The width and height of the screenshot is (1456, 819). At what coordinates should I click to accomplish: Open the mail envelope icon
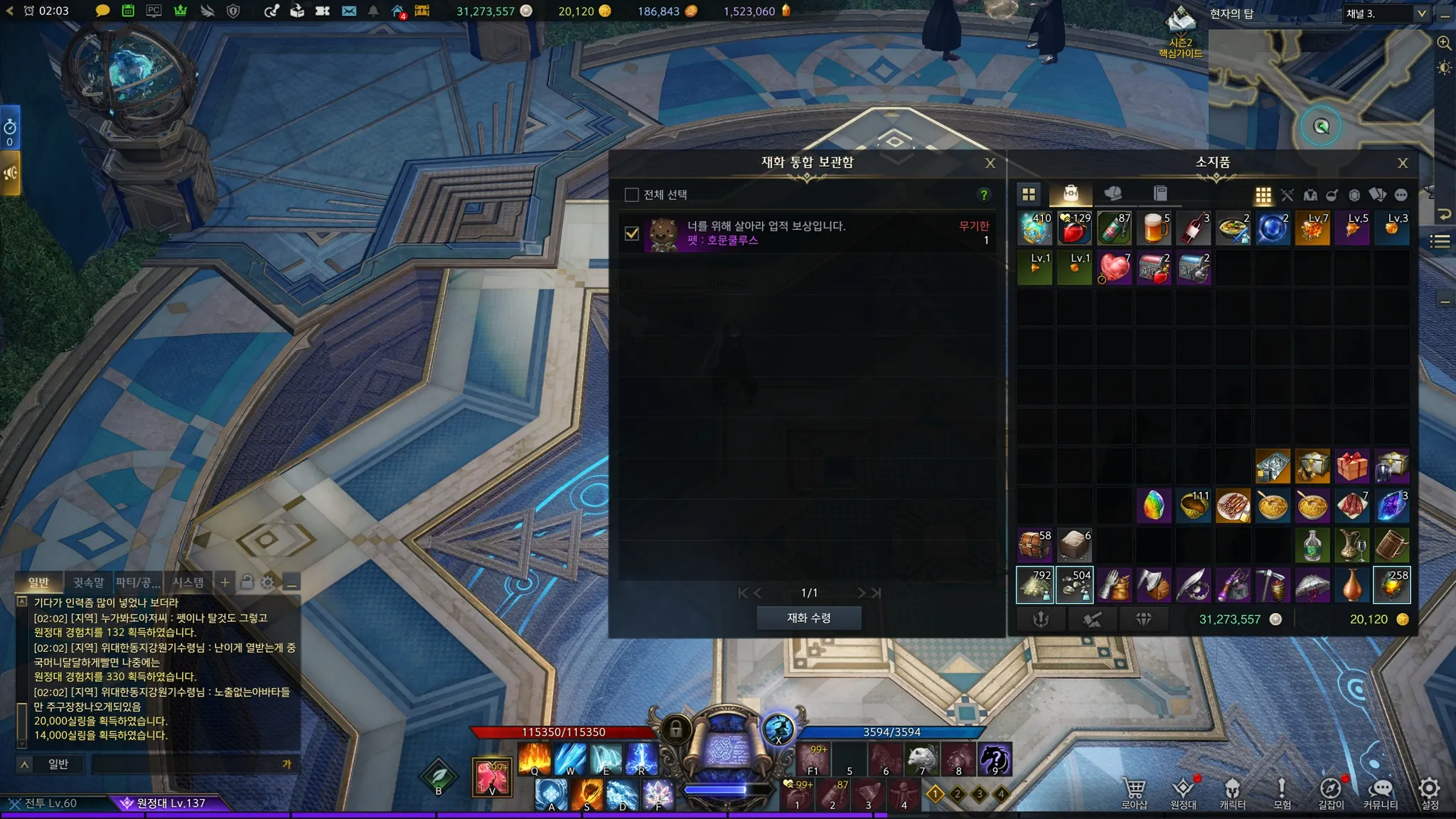pos(348,11)
